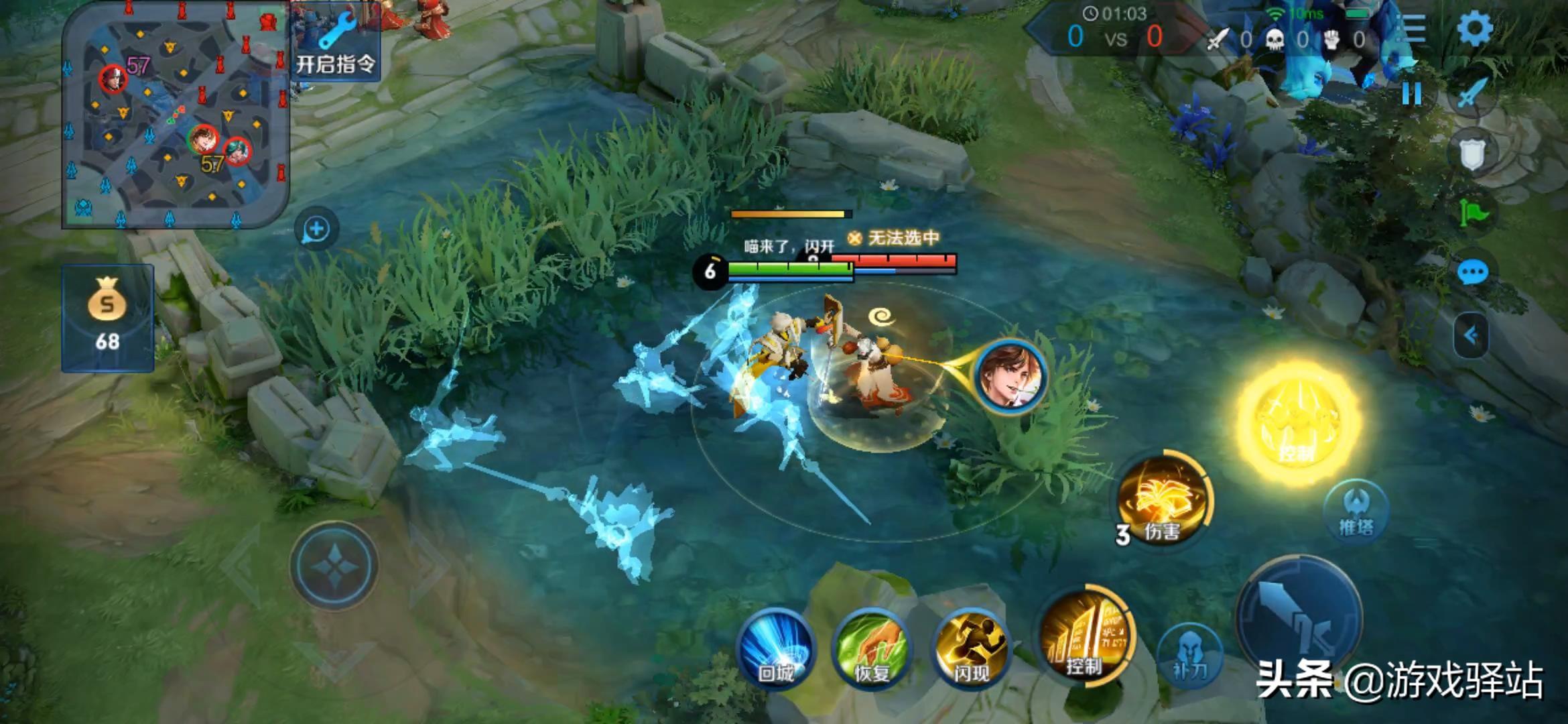
Task: Open the blue chat bubble
Action: pyautogui.click(x=1472, y=273)
